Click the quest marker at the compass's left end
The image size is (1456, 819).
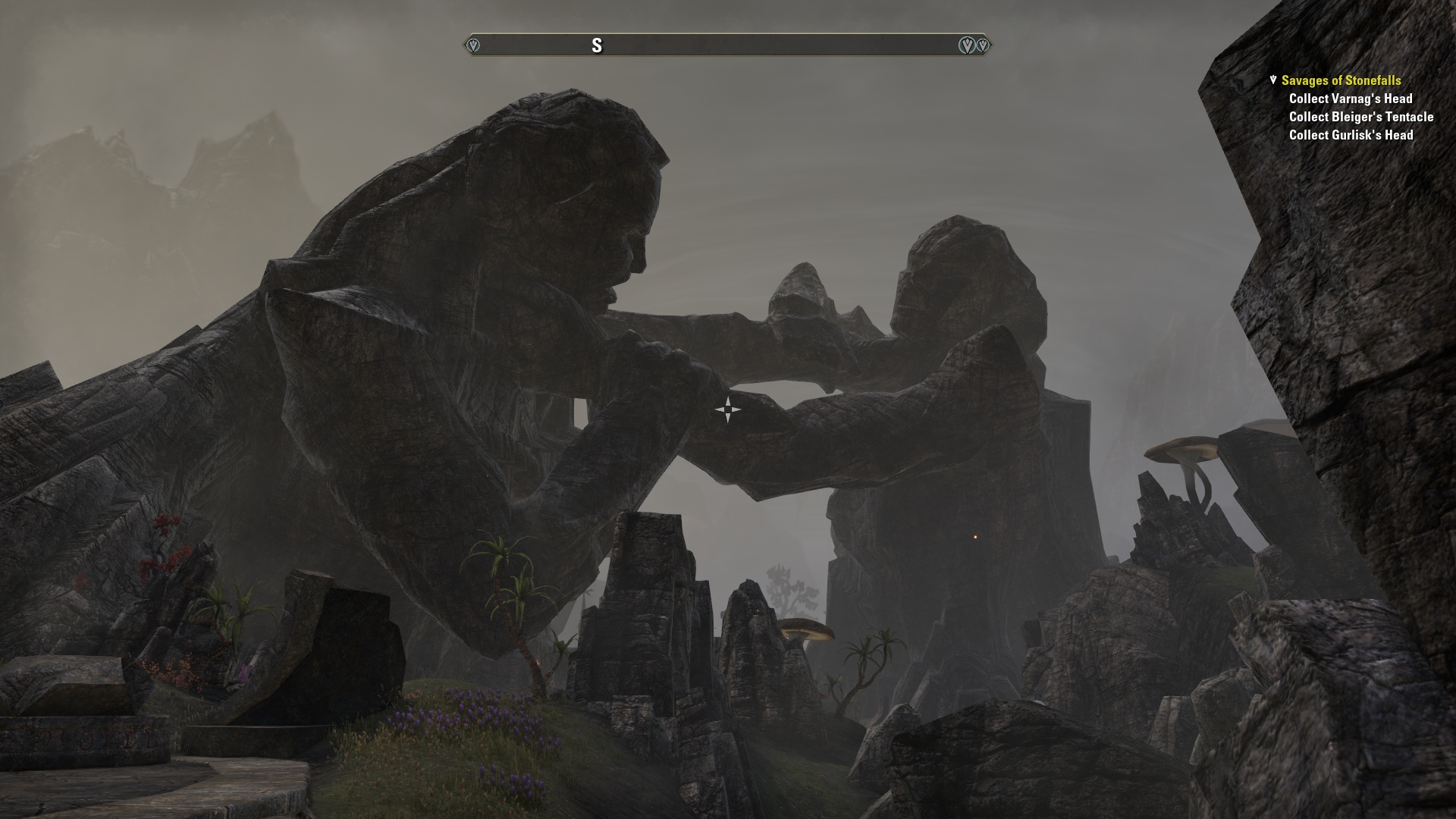click(x=473, y=45)
